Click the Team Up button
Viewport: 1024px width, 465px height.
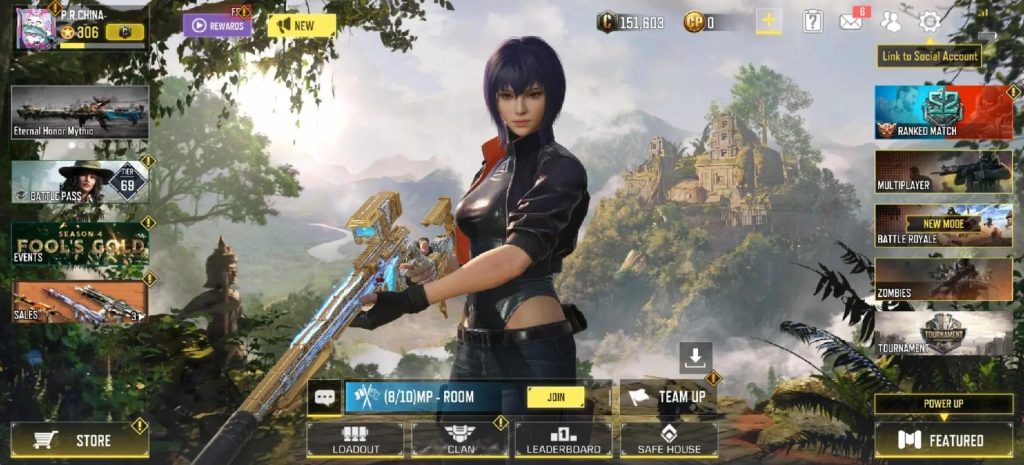point(668,396)
